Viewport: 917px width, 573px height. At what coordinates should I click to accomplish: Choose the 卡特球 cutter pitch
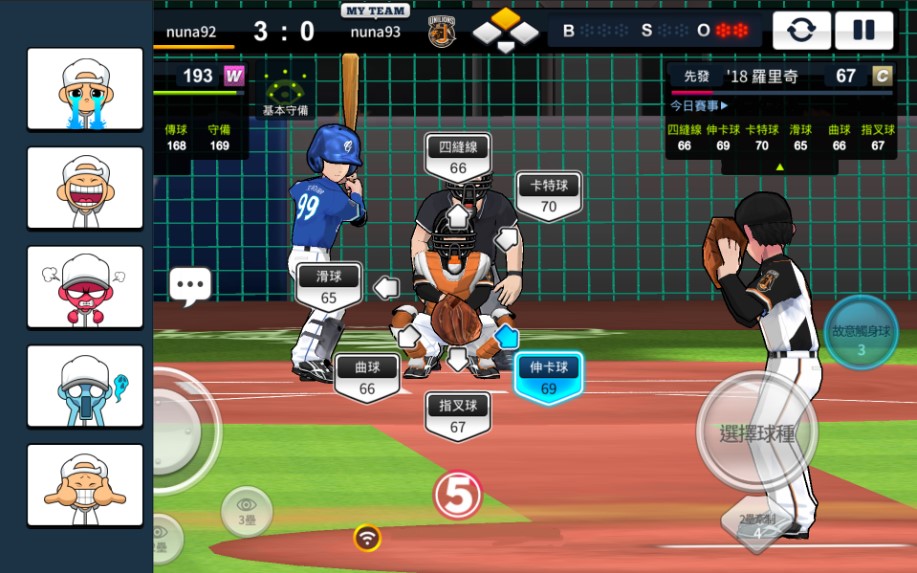click(548, 196)
